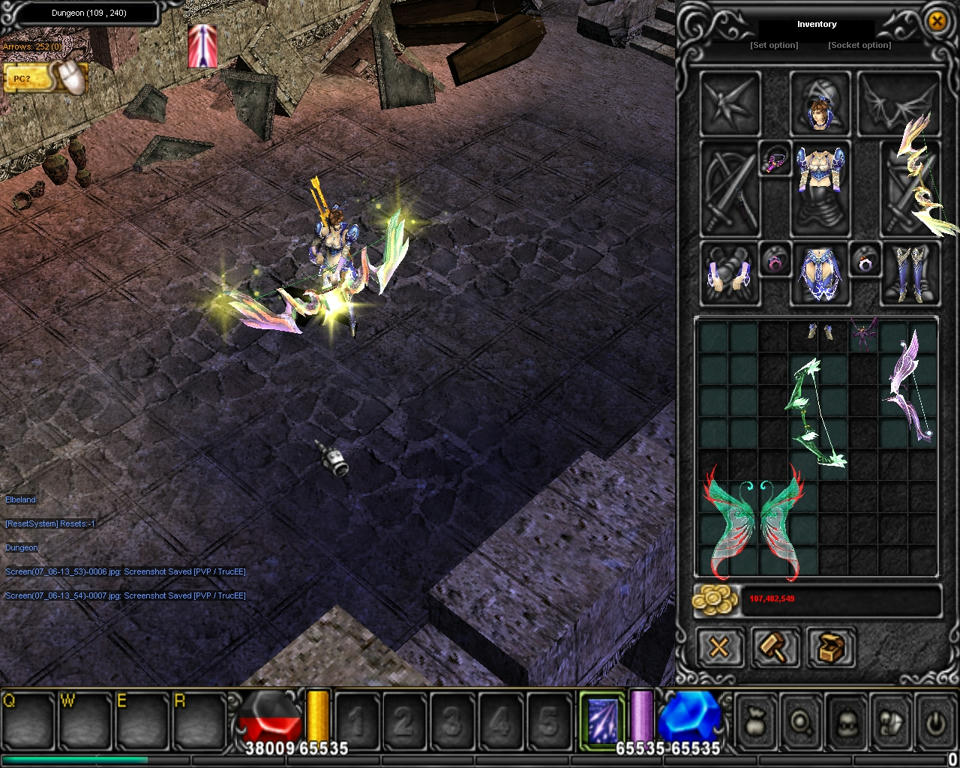
Task: Close the Inventory window
Action: pos(936,21)
